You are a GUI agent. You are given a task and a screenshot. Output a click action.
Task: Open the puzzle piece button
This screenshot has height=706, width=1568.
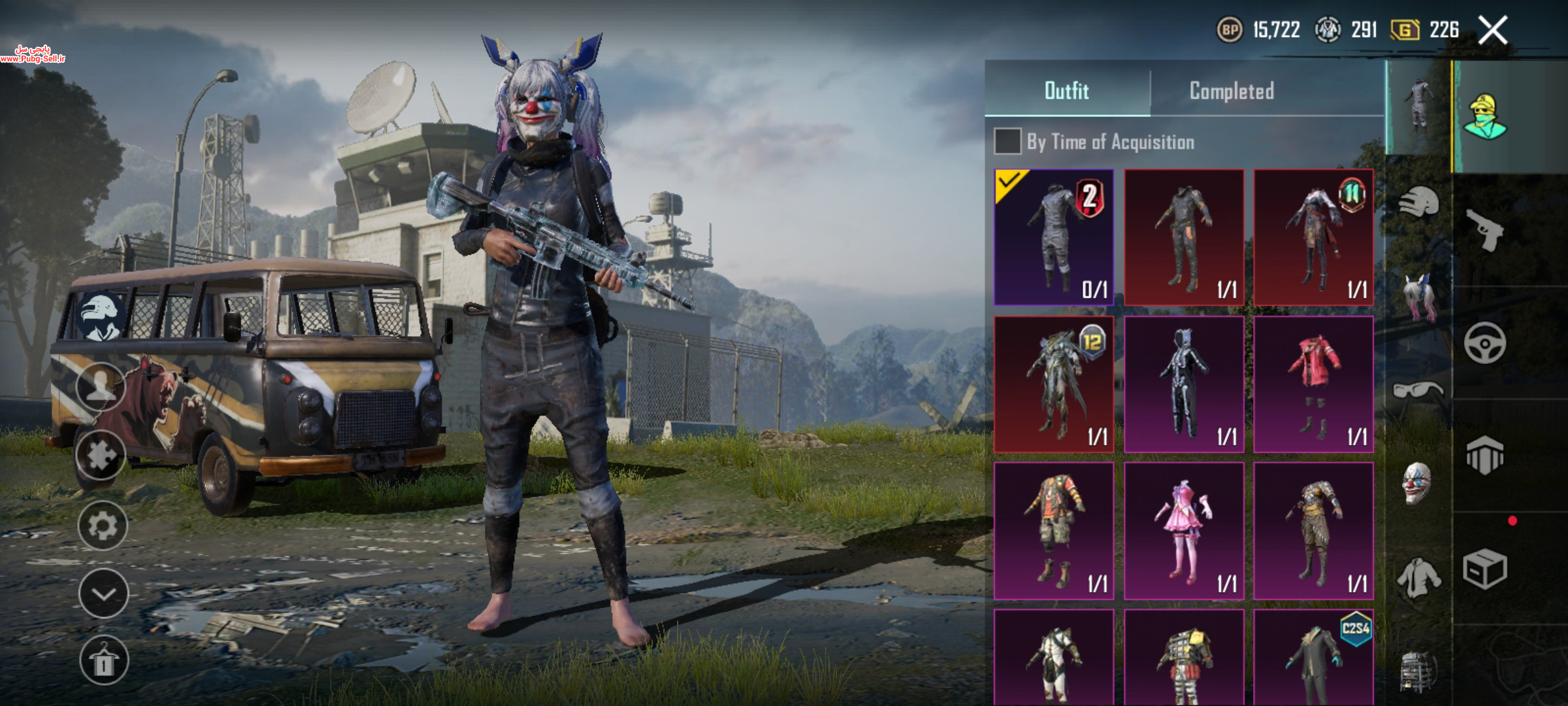tap(101, 456)
